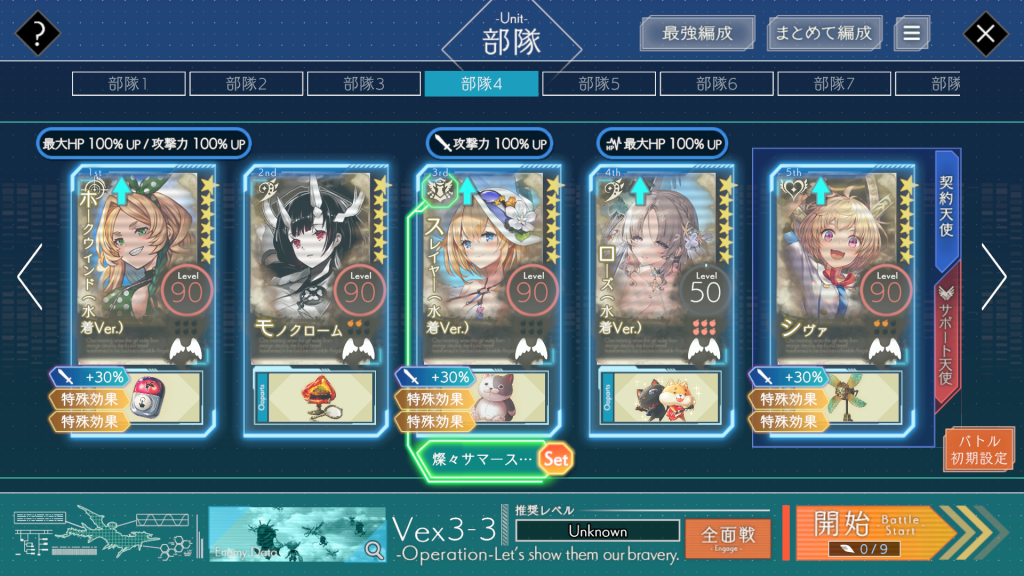The width and height of the screenshot is (1024, 576).
Task: Show the previous unit with left arrow
Action: (29, 277)
